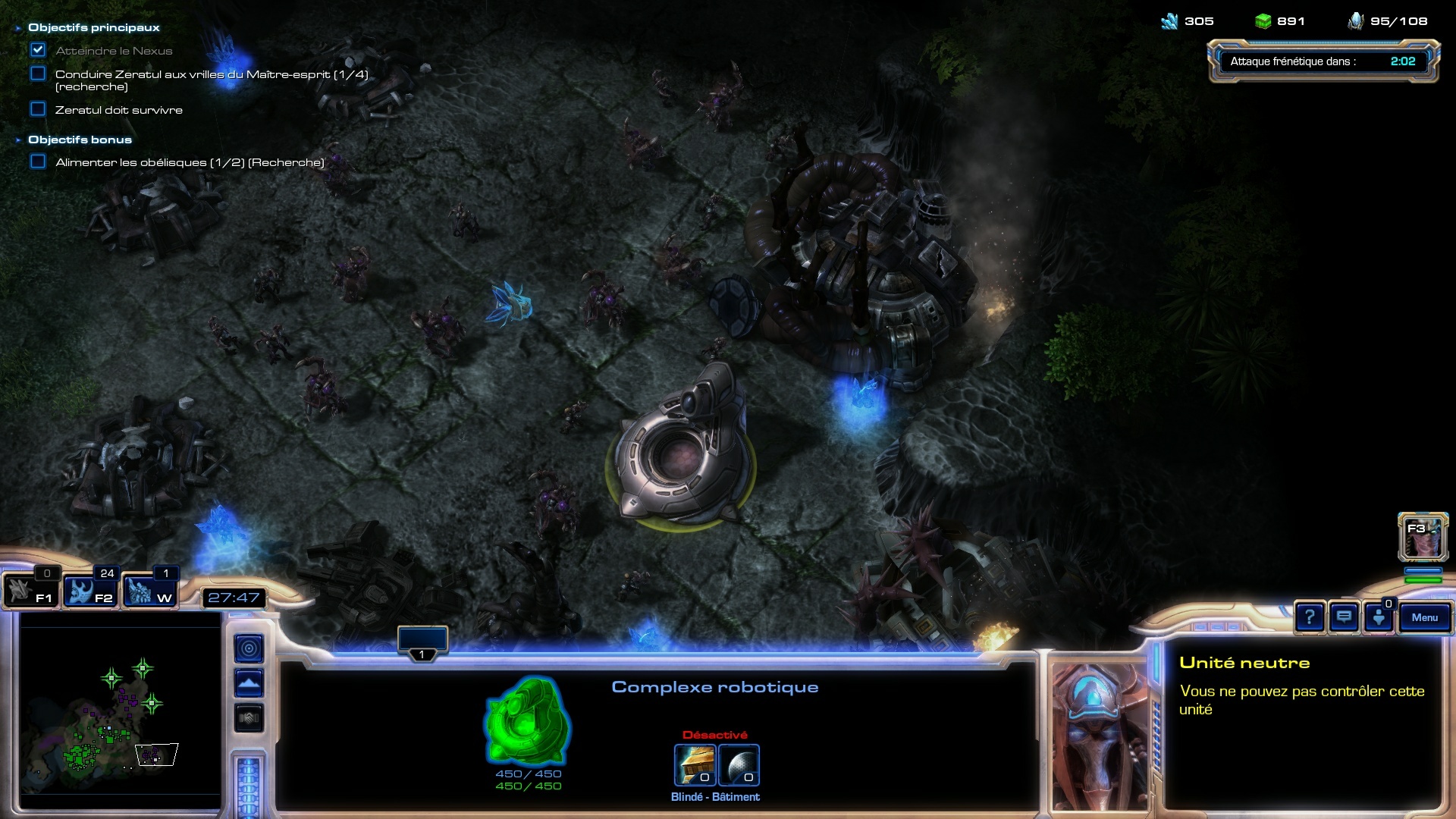Inspect the building armor upgrade icon
The height and width of the screenshot is (819, 1456).
pyautogui.click(x=695, y=764)
